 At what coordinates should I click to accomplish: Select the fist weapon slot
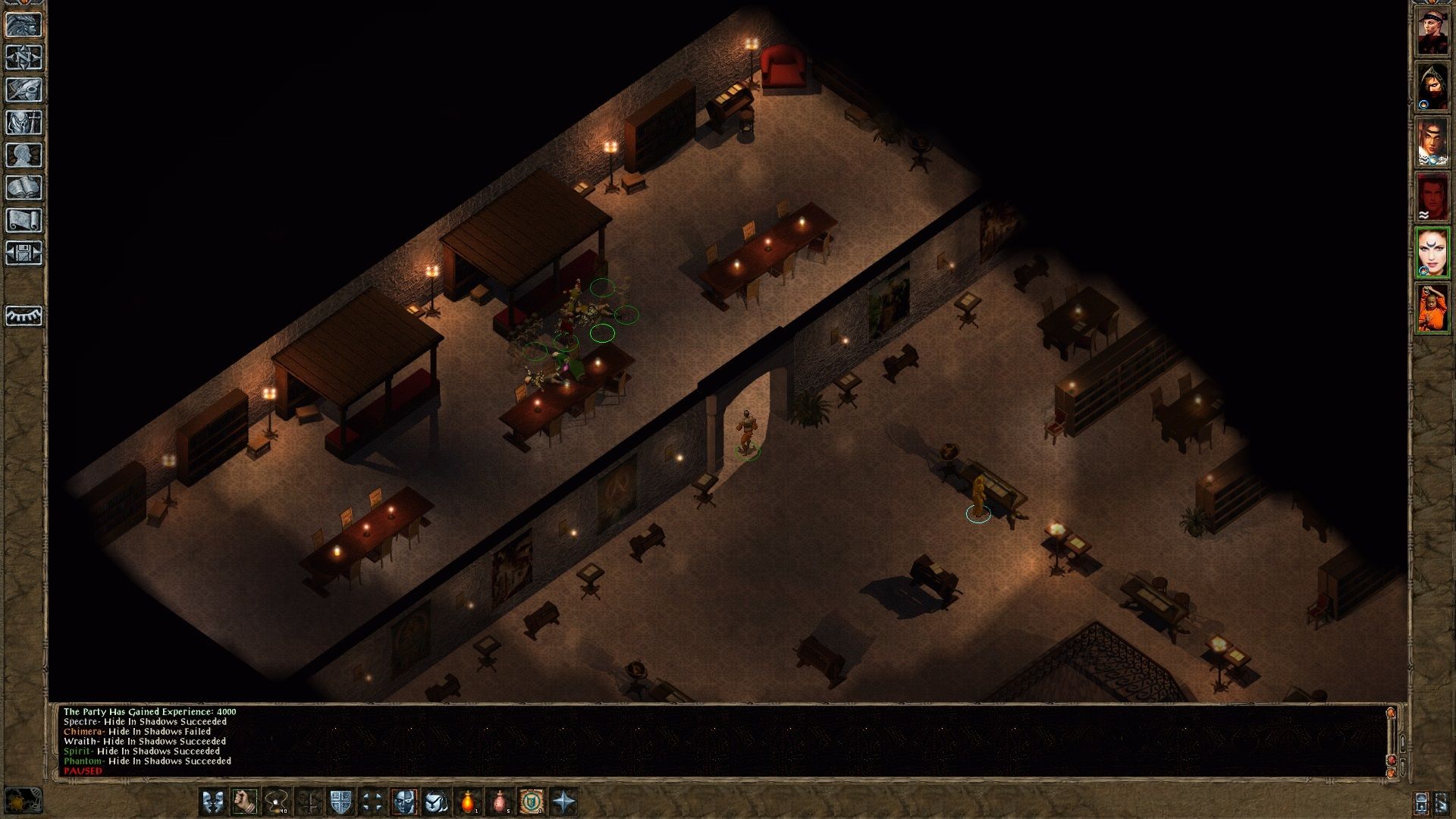click(x=244, y=802)
